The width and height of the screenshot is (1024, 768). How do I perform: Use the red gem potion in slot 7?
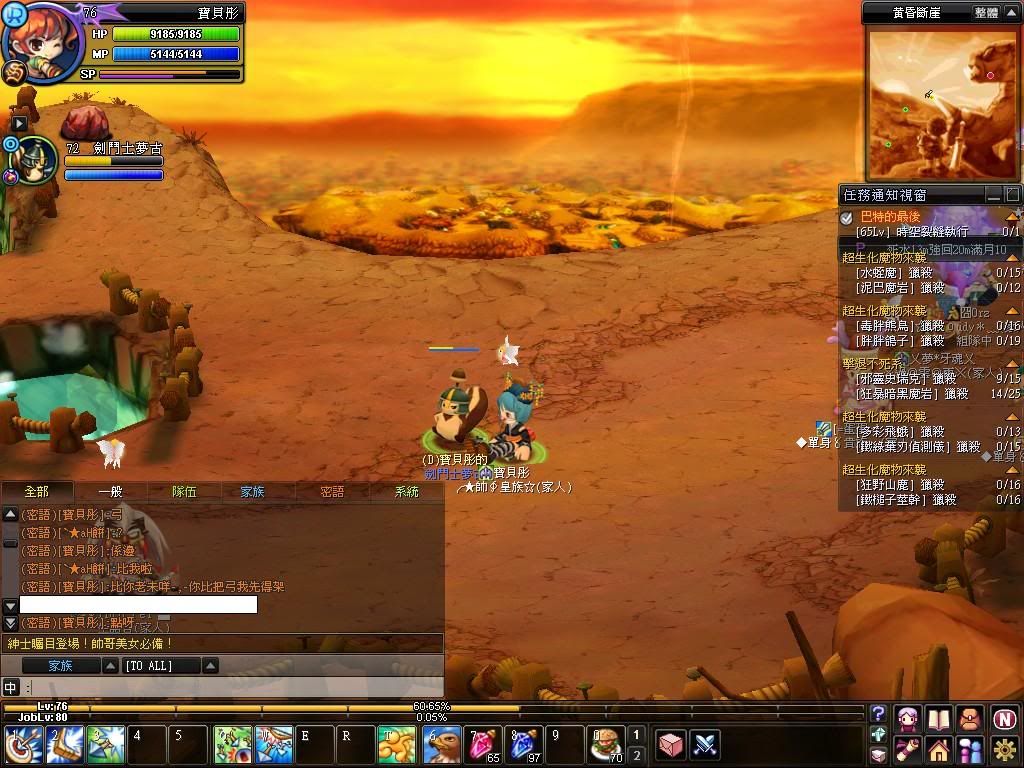pyautogui.click(x=484, y=746)
